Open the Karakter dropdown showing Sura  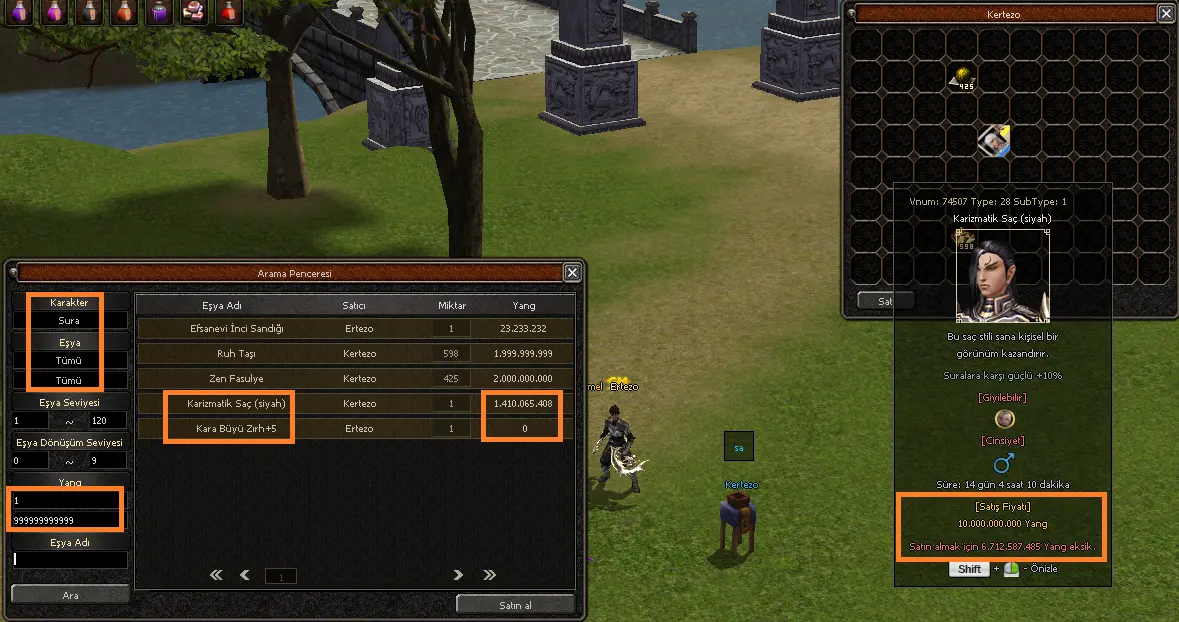(69, 321)
